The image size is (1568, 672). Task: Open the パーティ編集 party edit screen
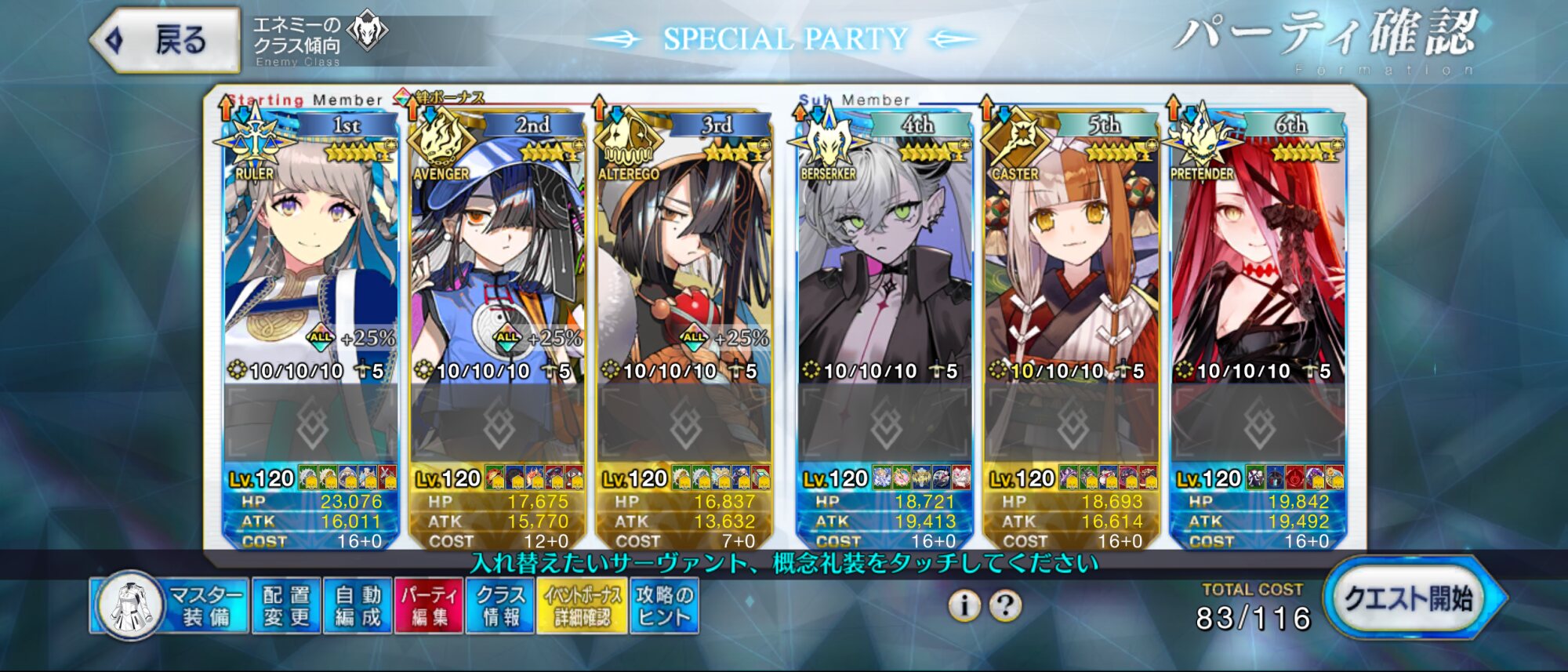point(429,606)
